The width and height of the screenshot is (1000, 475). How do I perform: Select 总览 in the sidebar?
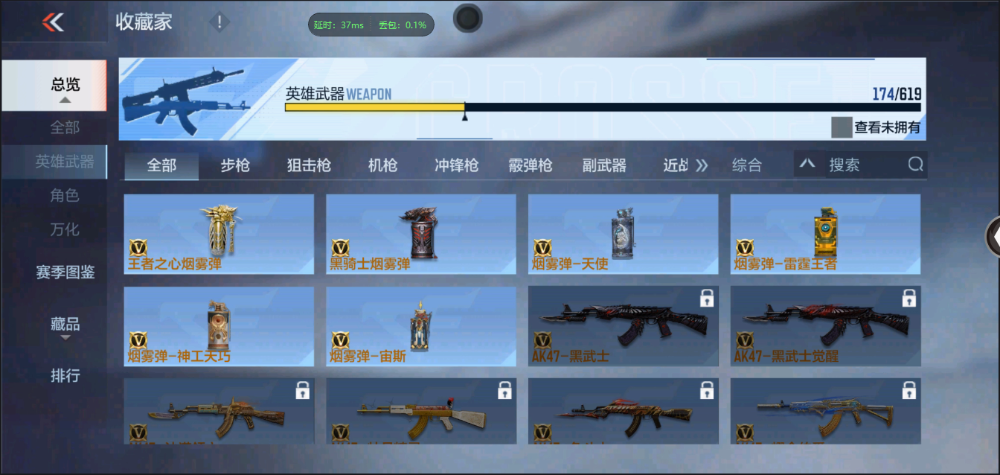coord(65,86)
